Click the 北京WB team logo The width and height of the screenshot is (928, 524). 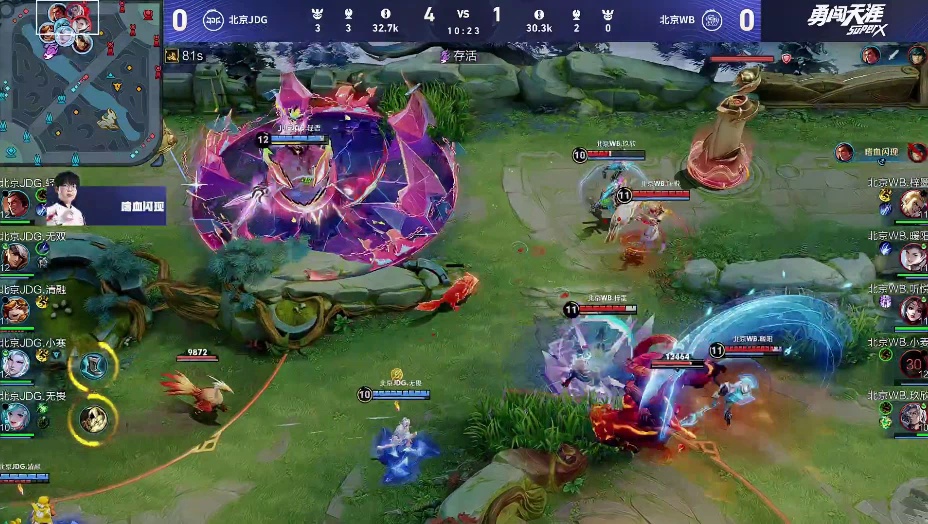[x=711, y=20]
